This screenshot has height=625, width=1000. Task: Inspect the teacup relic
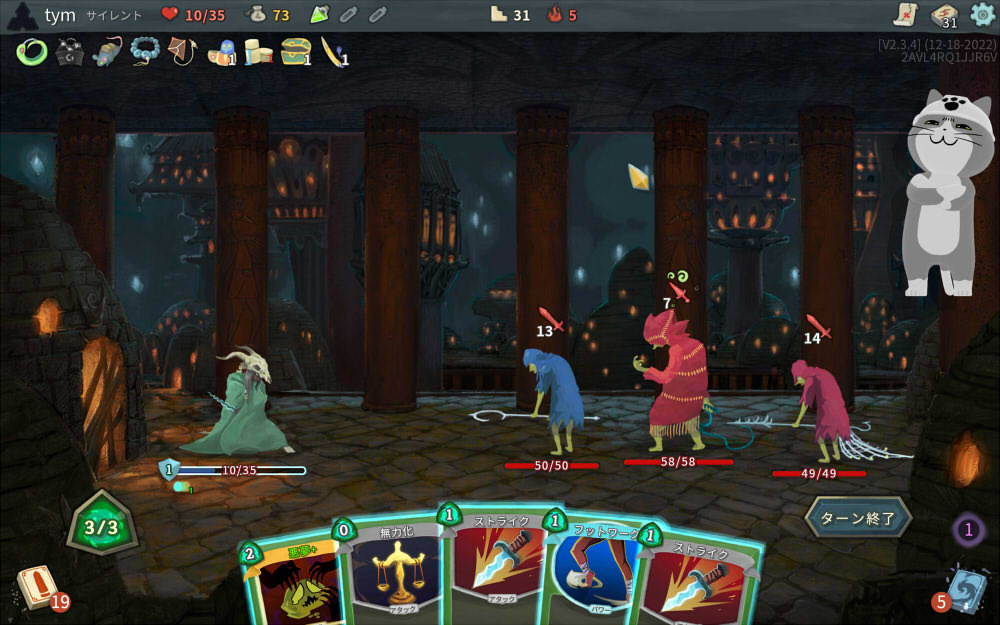tap(220, 52)
